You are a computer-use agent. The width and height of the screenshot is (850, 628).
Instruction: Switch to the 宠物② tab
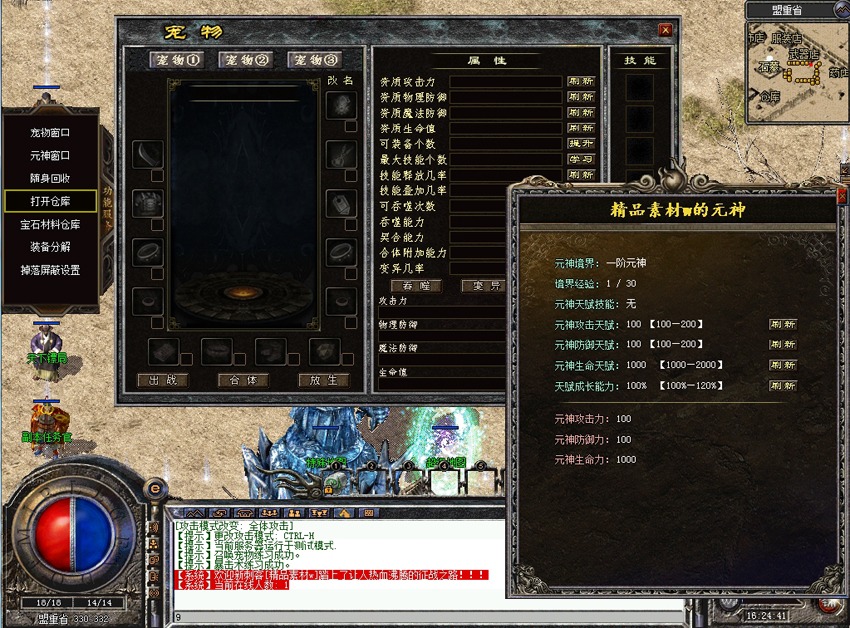pyautogui.click(x=245, y=60)
